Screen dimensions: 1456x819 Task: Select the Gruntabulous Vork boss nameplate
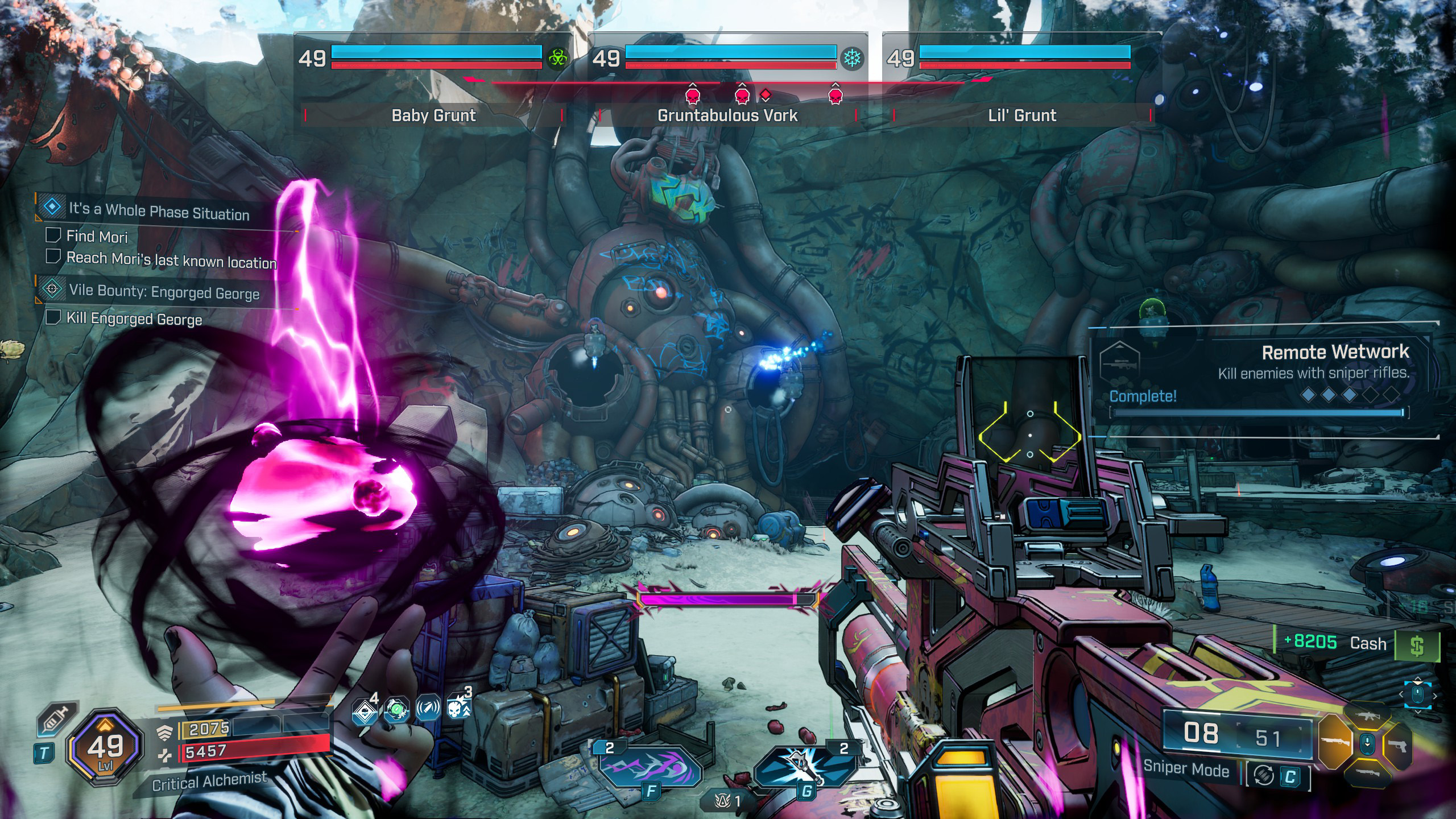coord(727,115)
